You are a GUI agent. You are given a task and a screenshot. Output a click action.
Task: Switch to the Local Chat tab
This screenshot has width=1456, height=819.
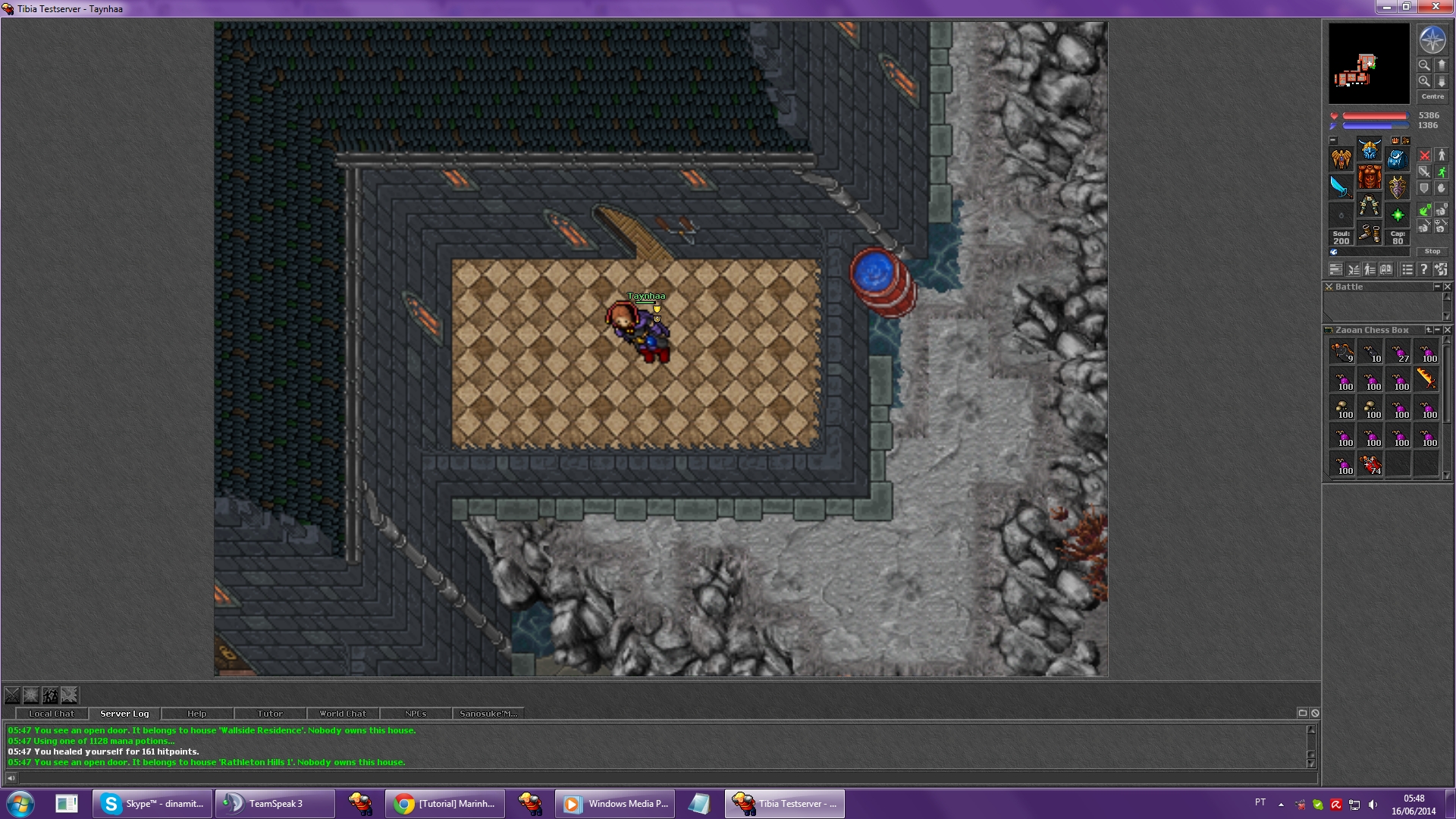point(52,714)
